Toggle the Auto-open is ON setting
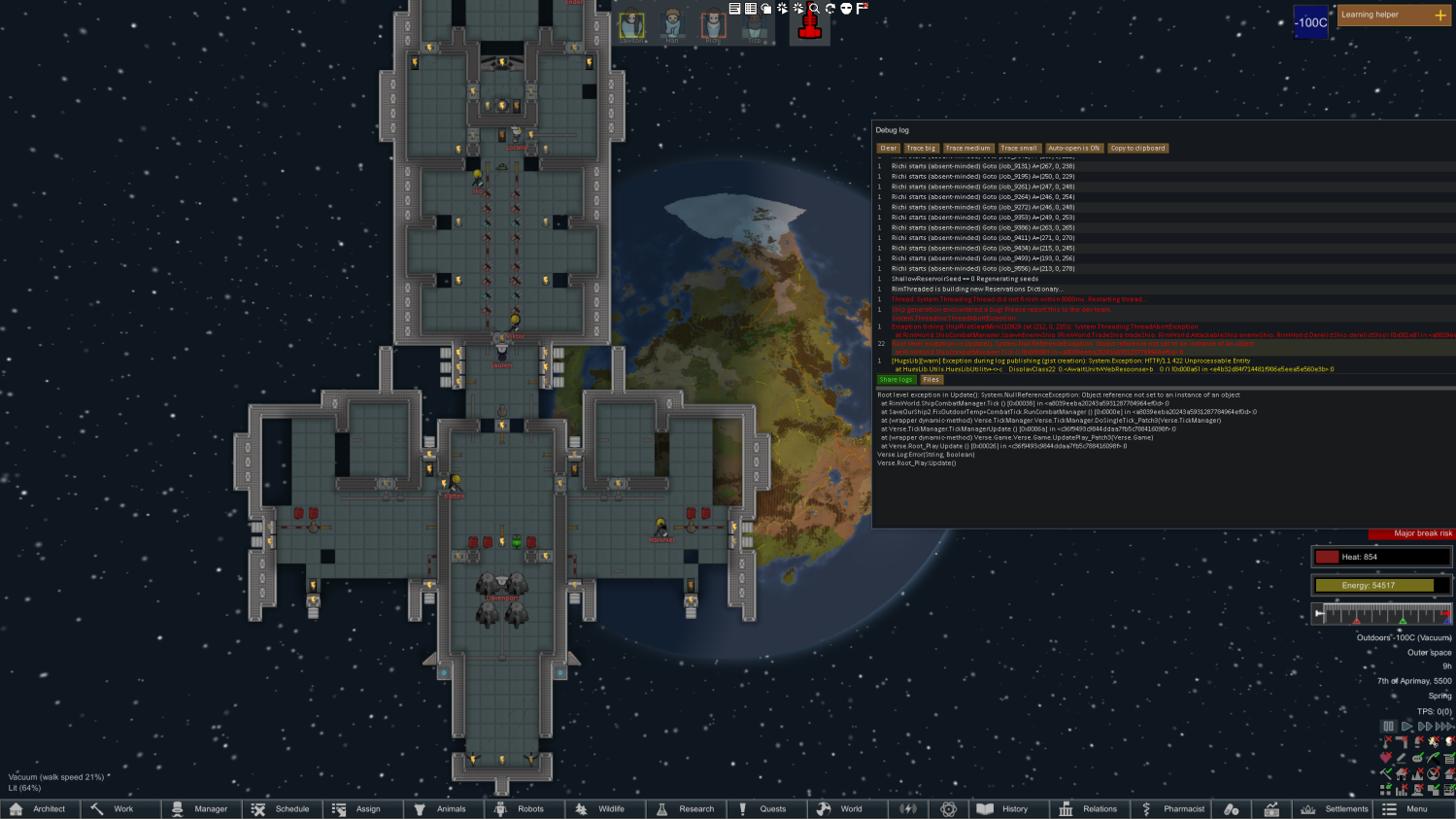1456x819 pixels. coord(1073,148)
